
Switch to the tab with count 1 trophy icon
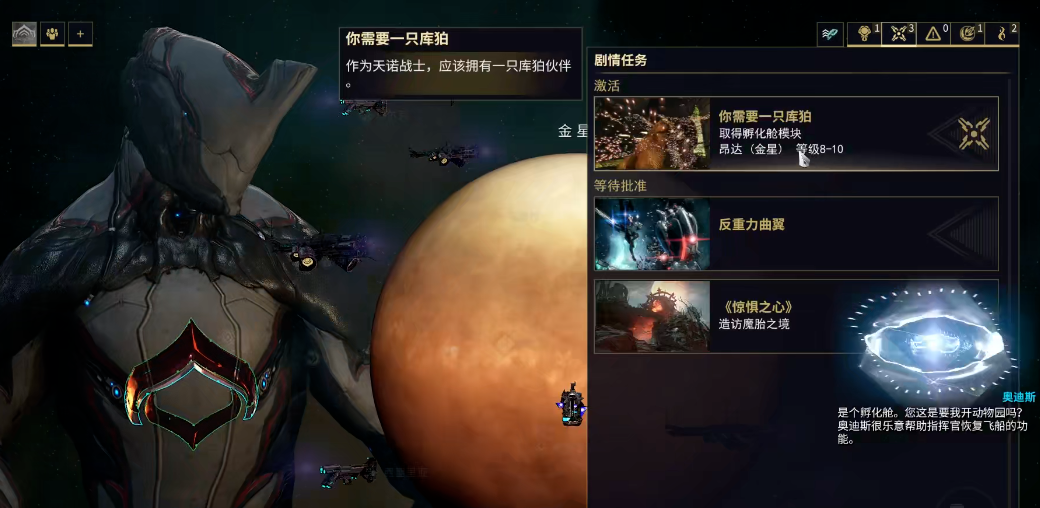(x=864, y=34)
